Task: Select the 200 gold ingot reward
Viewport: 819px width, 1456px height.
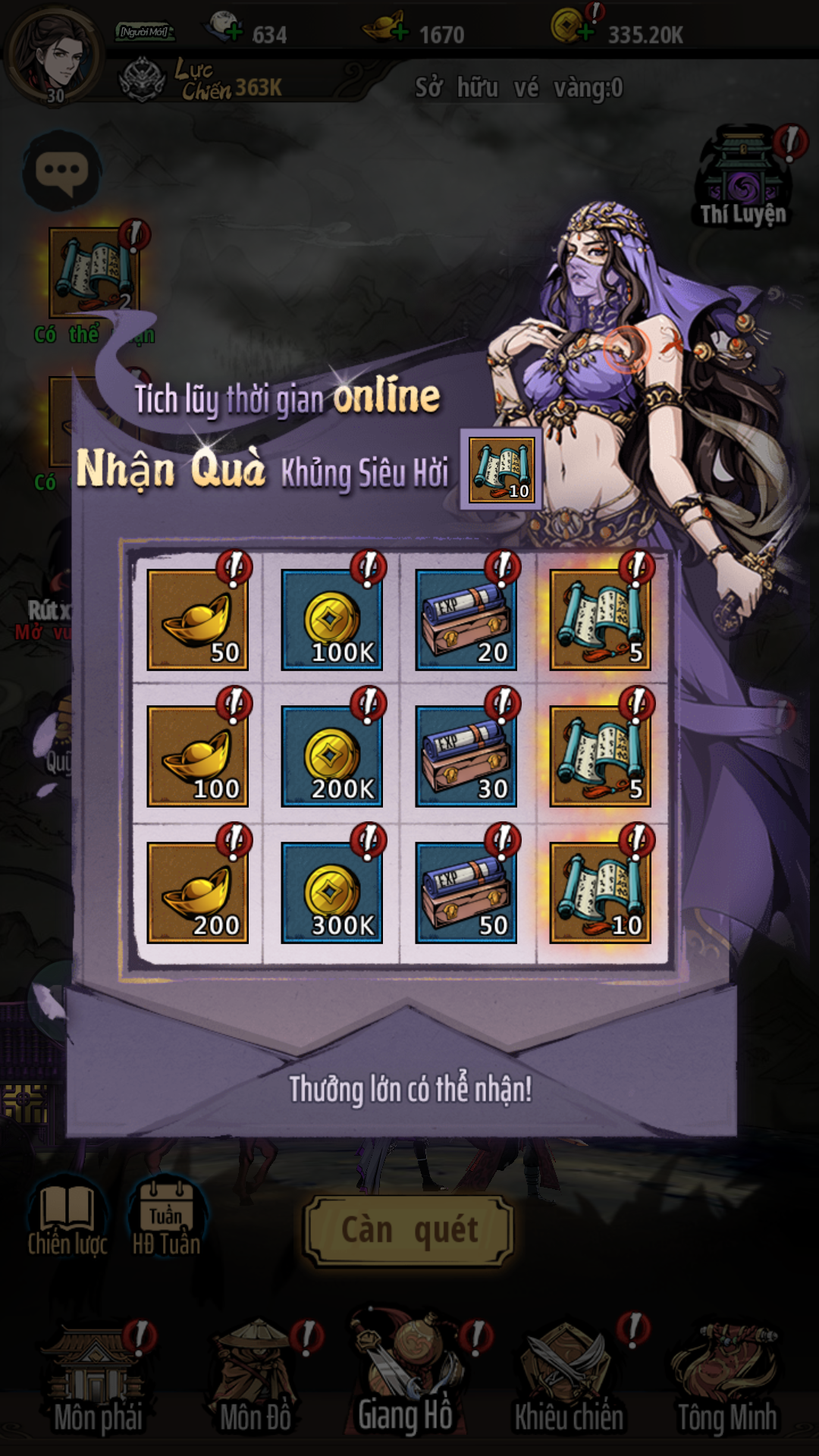Action: click(x=197, y=893)
